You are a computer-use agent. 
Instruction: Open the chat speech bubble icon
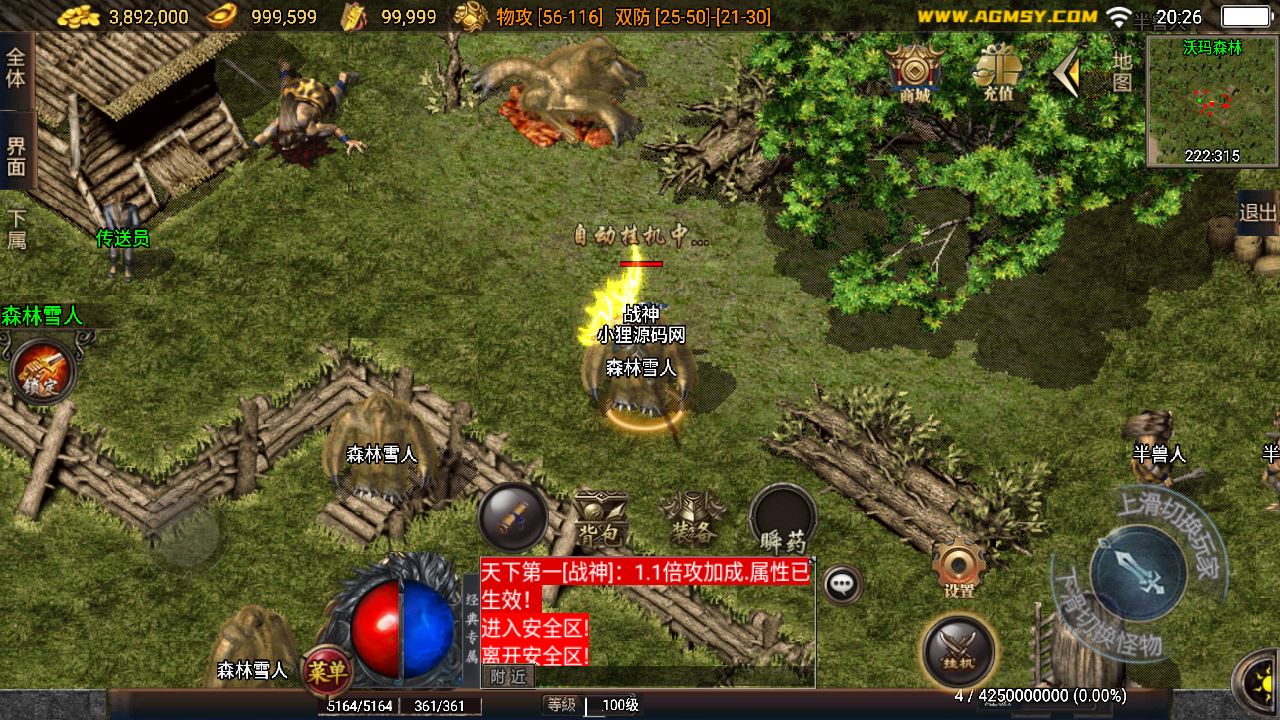[842, 583]
